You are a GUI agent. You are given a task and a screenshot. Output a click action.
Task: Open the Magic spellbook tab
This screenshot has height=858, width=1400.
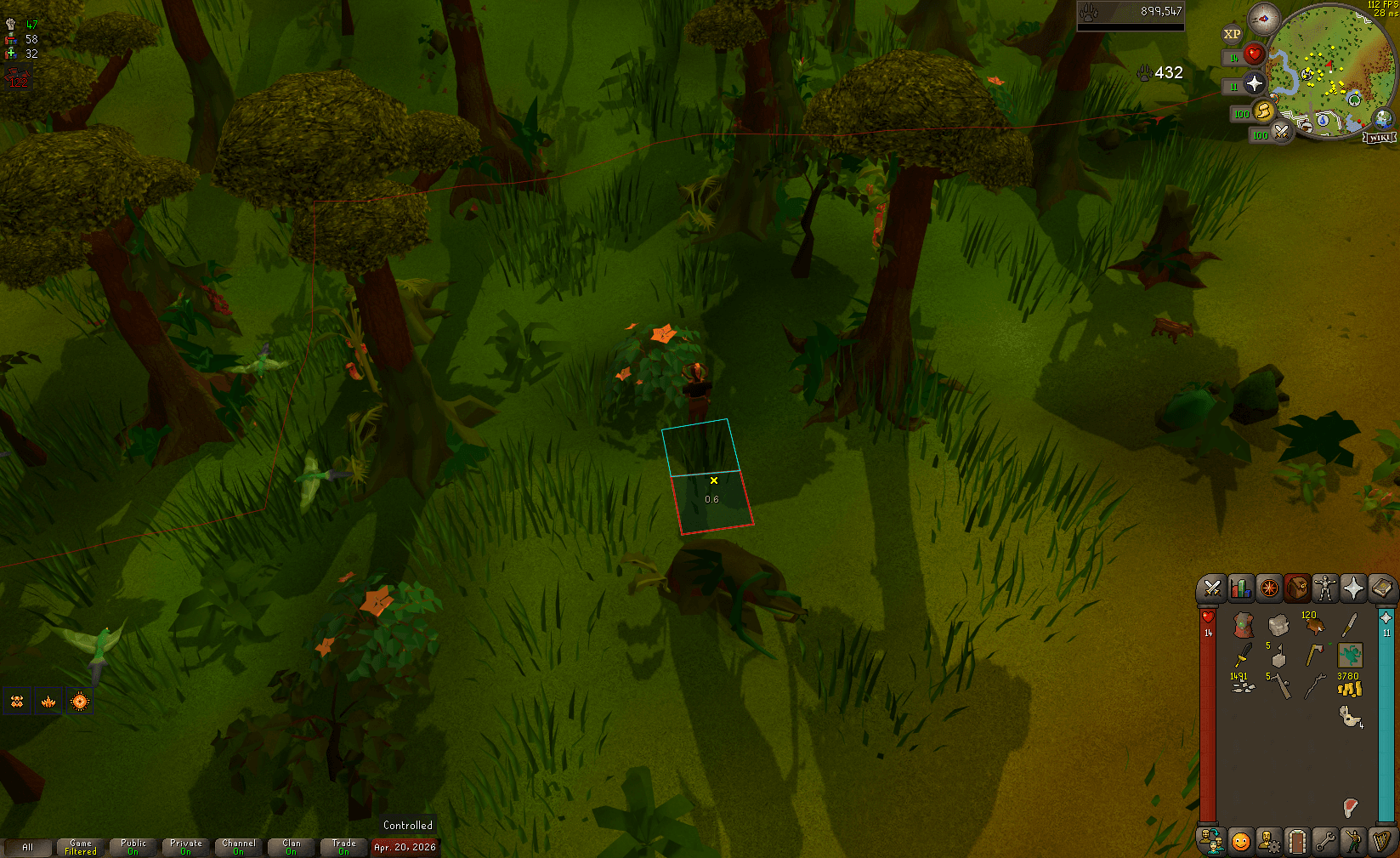click(1380, 588)
